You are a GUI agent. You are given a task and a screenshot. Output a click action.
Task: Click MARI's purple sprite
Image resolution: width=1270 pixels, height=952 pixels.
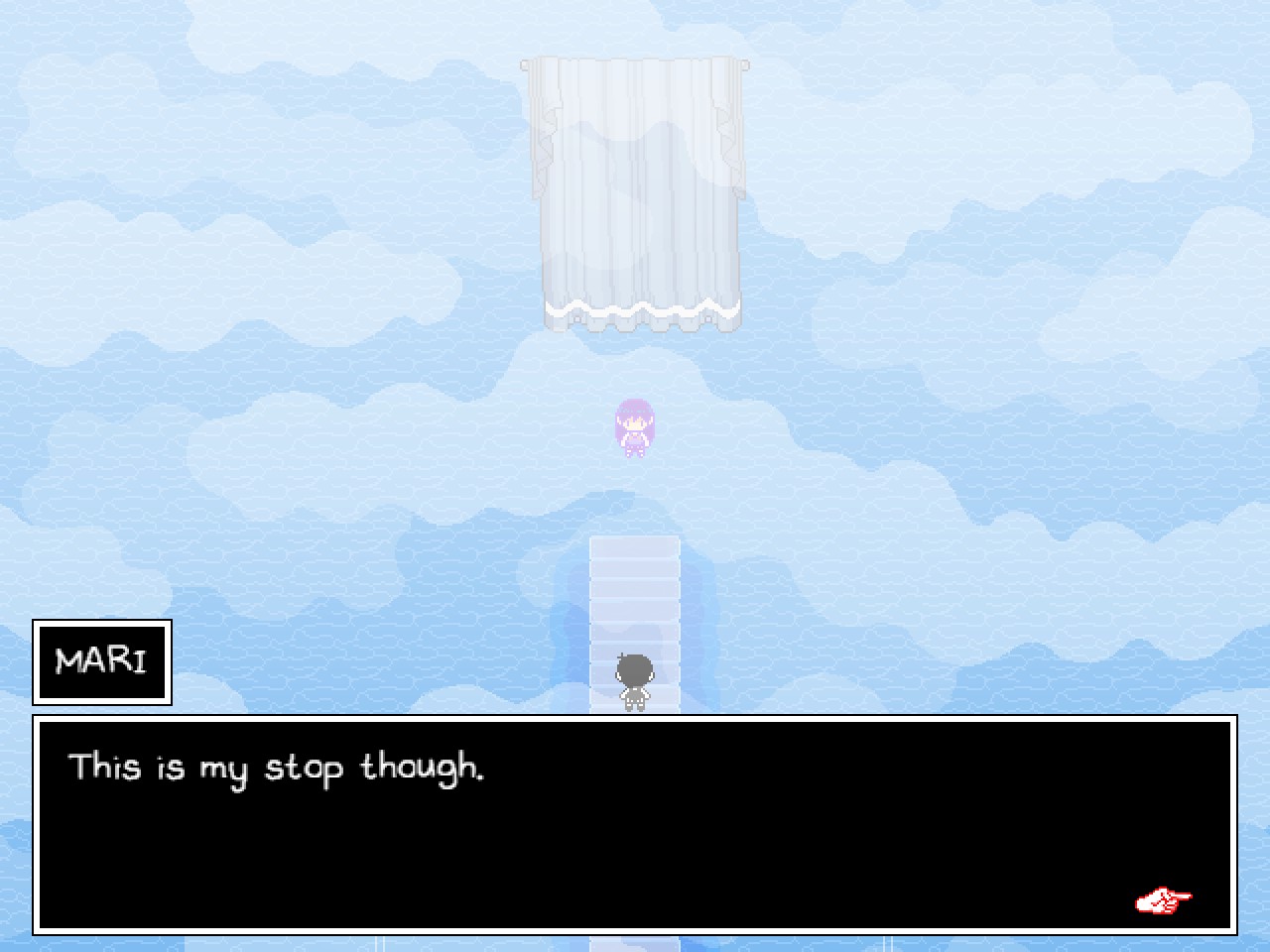click(x=636, y=426)
